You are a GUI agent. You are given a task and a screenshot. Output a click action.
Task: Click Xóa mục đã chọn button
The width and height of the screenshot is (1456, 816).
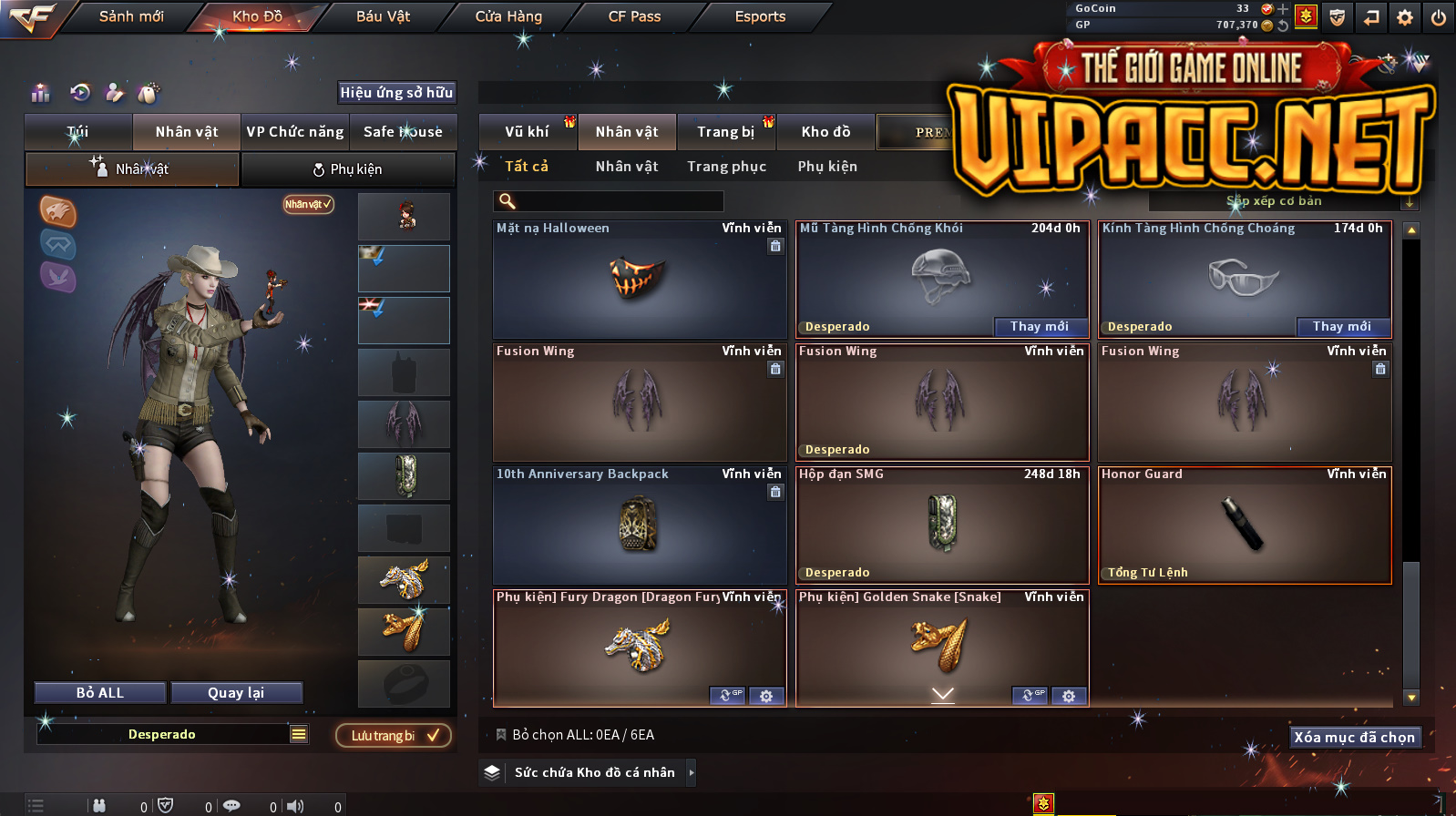pos(1355,737)
